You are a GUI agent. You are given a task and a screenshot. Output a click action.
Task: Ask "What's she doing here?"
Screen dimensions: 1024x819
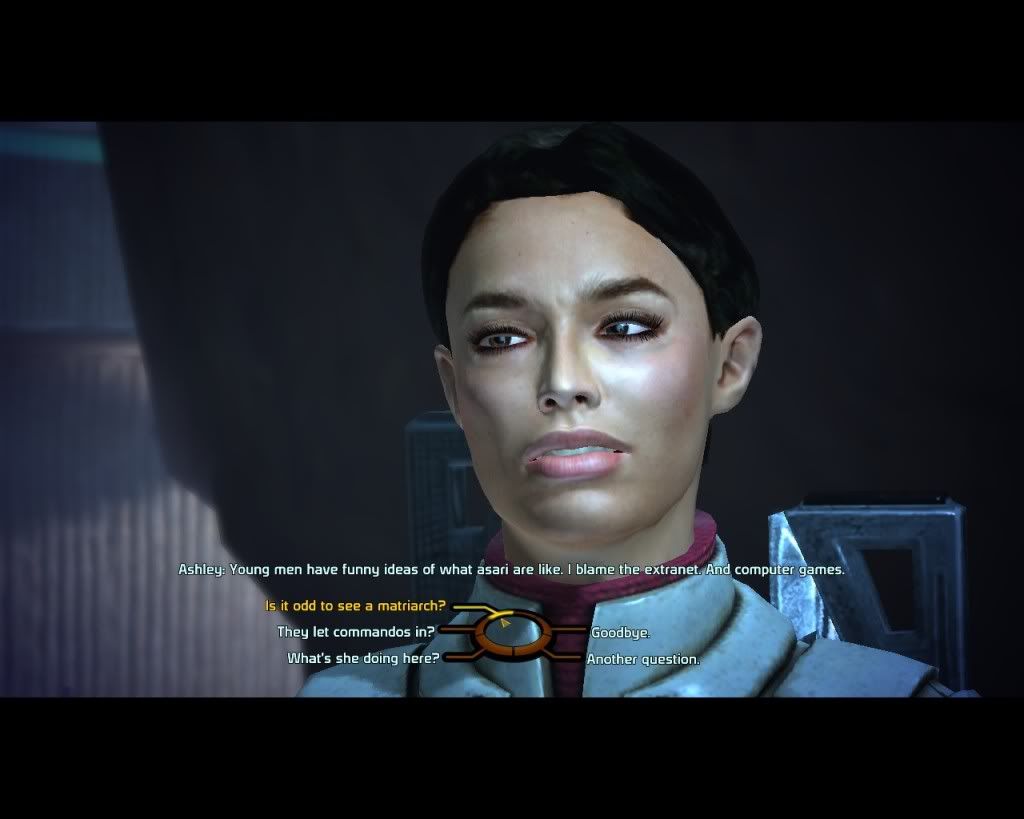click(363, 658)
